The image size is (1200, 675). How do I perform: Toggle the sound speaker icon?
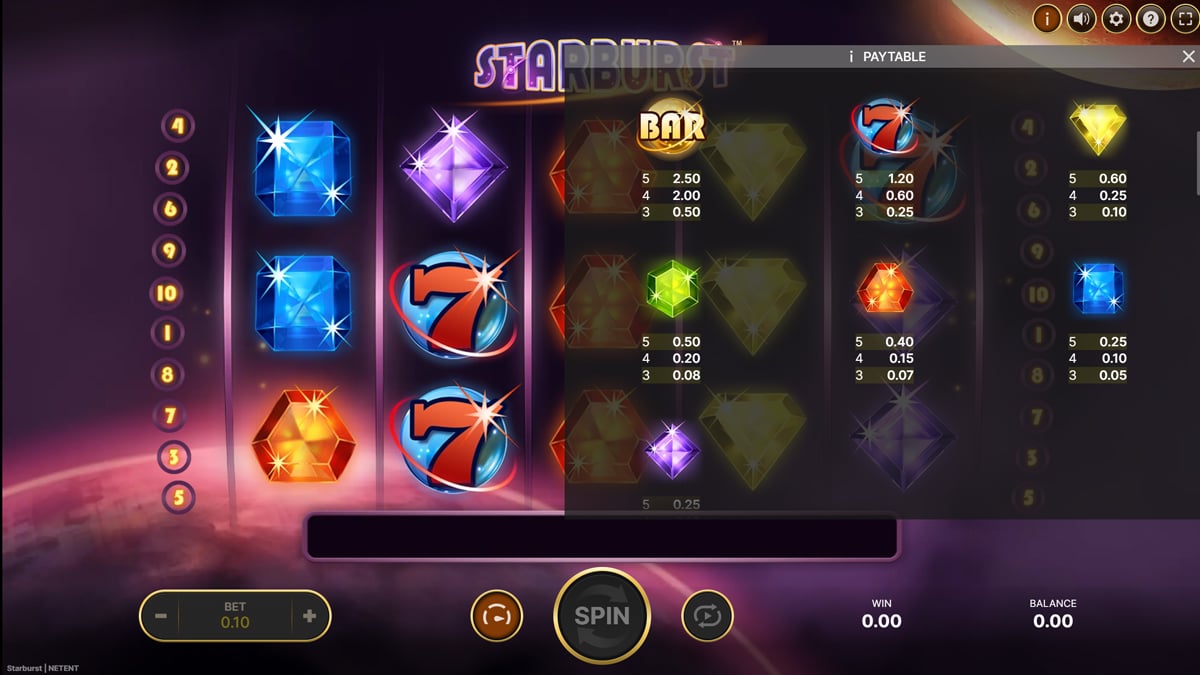(x=1082, y=18)
